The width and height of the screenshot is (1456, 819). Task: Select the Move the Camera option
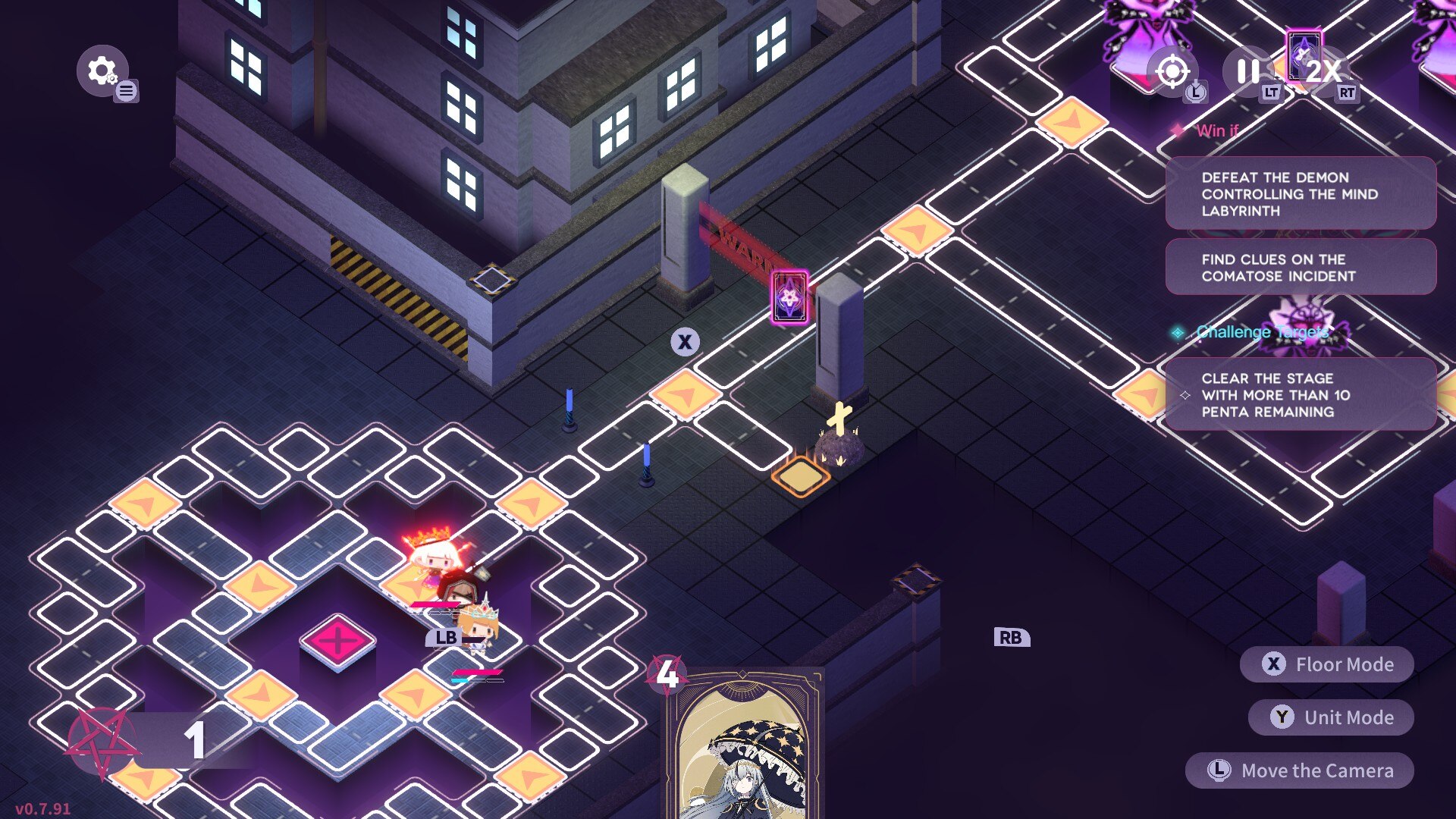[1300, 771]
